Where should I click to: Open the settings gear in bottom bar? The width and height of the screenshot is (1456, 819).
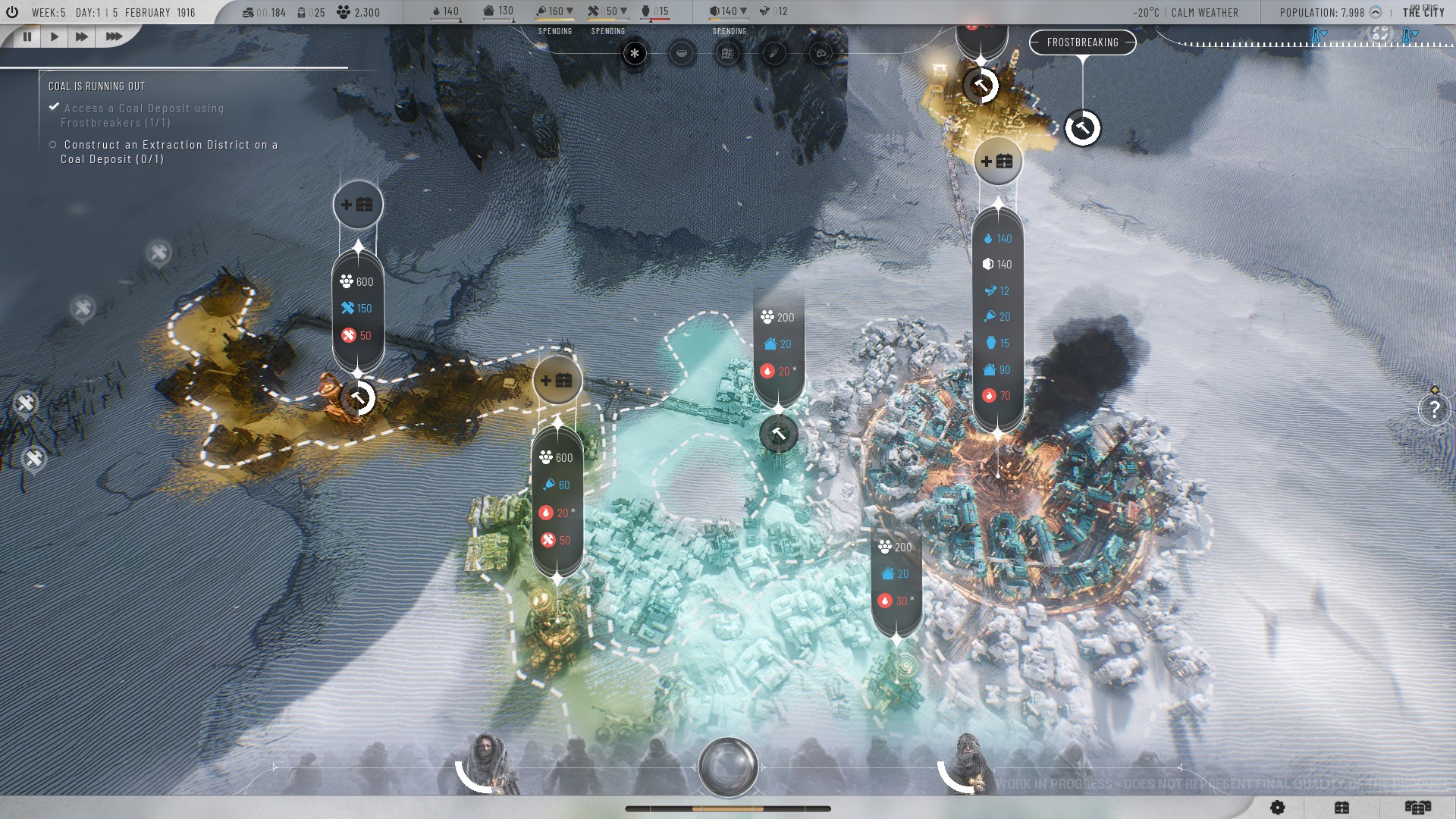coord(1277,807)
